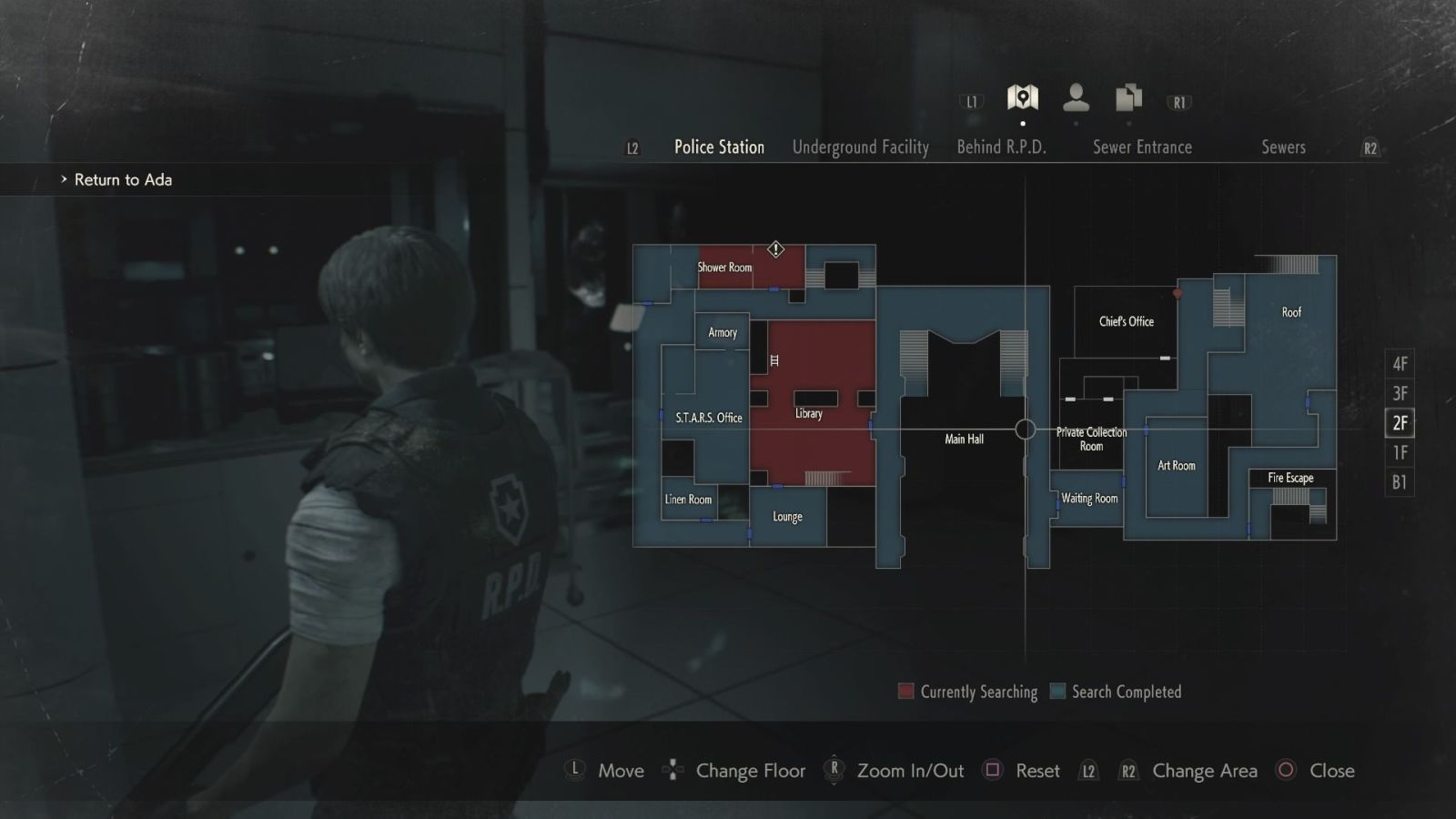
Task: Change the map to floor 3F
Action: pos(1400,393)
